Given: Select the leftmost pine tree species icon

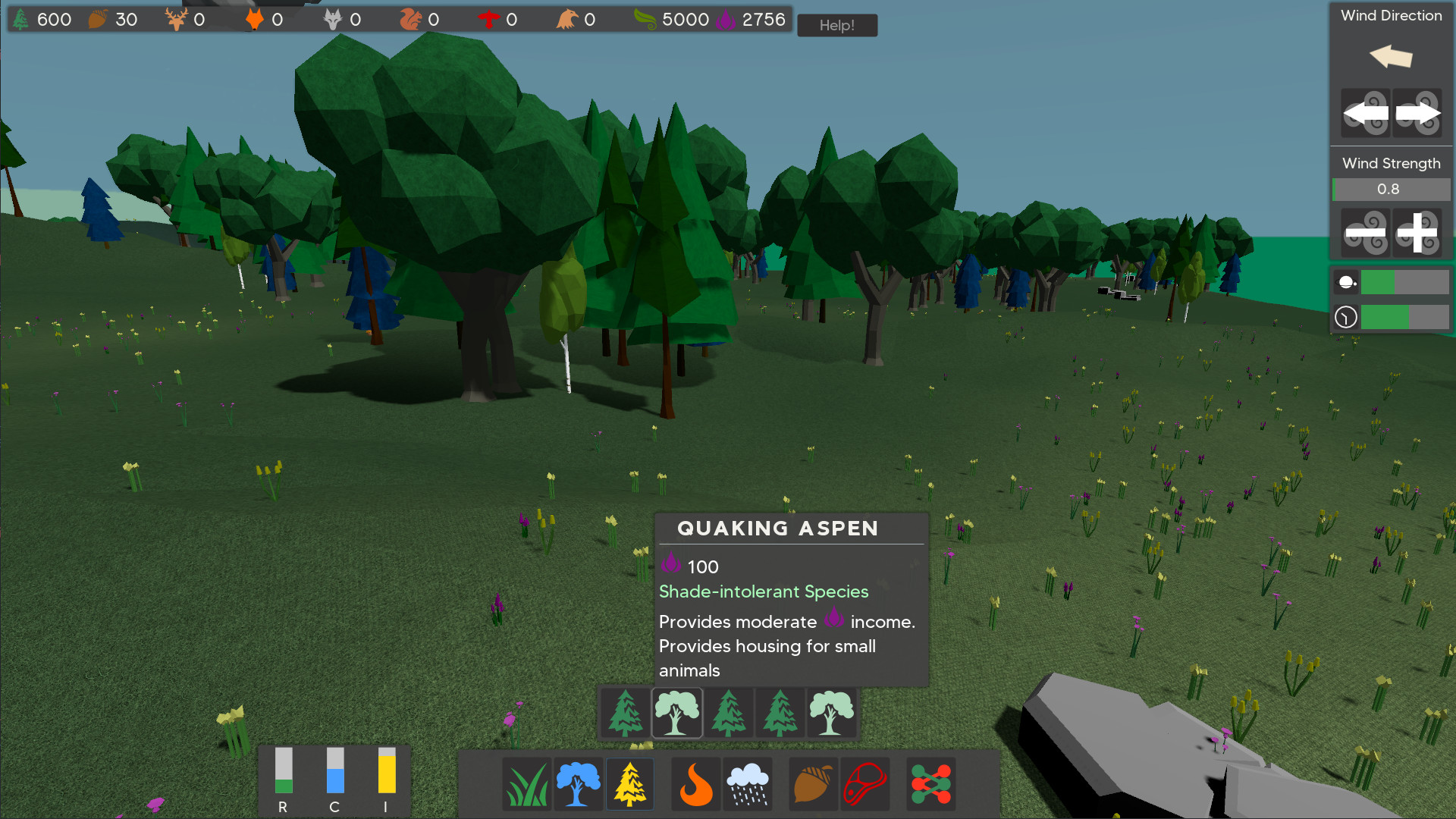Looking at the screenshot, I should click(625, 712).
